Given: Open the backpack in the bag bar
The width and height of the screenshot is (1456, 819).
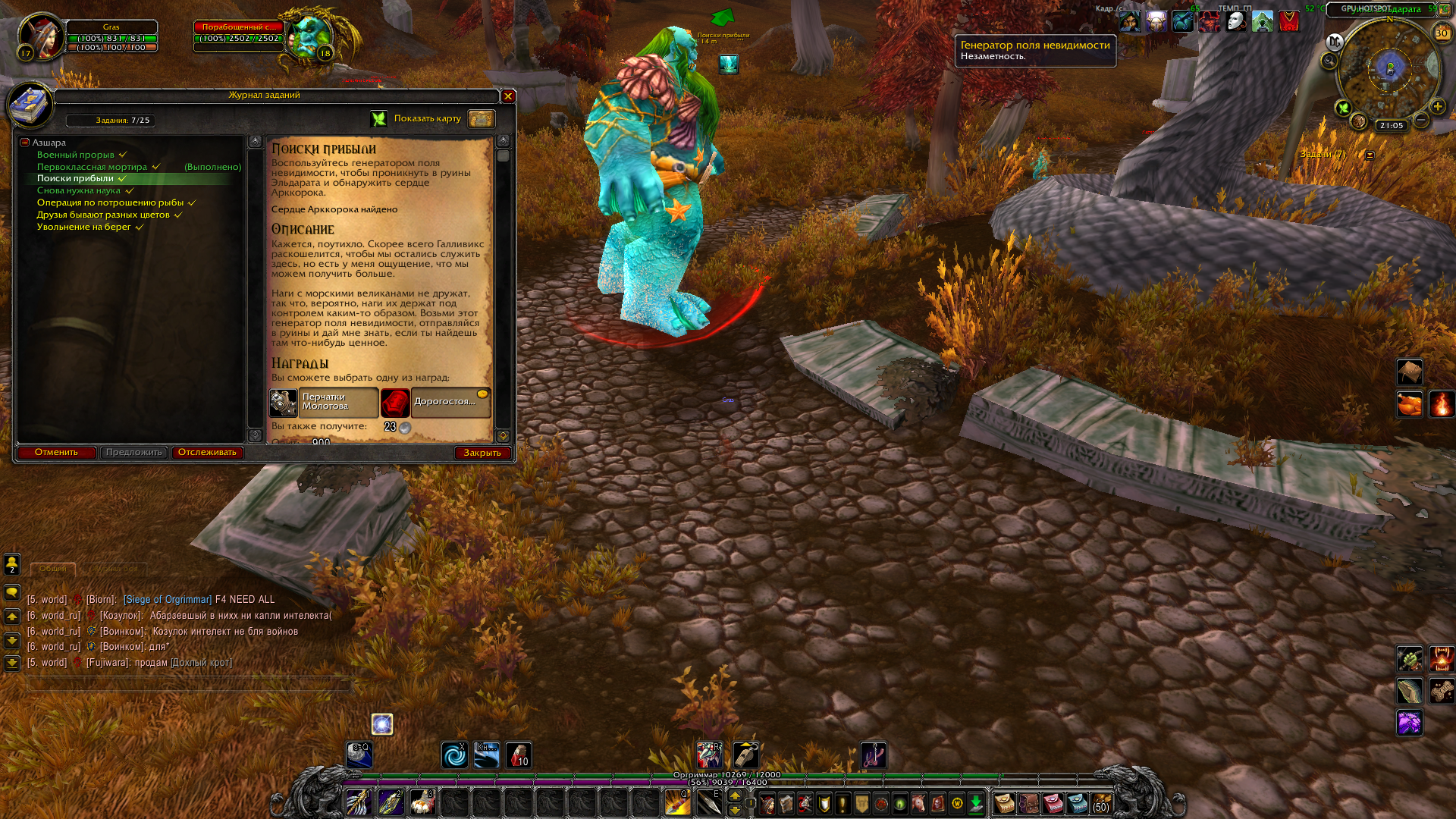Looking at the screenshot, I should coord(1101,803).
